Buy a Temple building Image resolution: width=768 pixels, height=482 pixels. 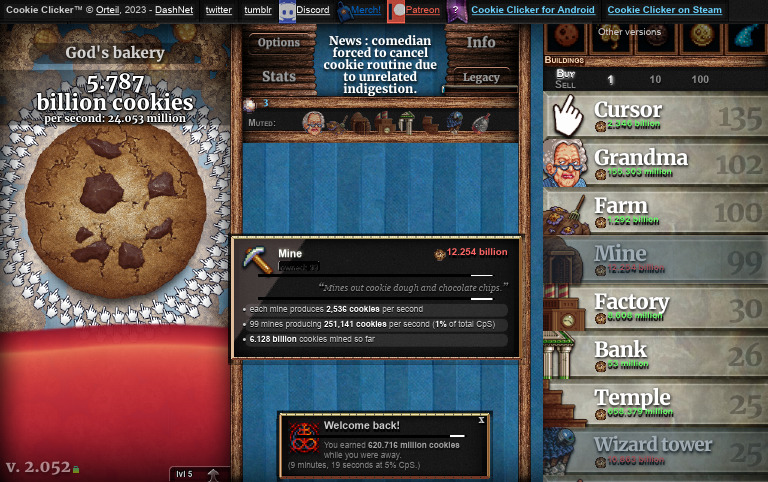pos(655,403)
